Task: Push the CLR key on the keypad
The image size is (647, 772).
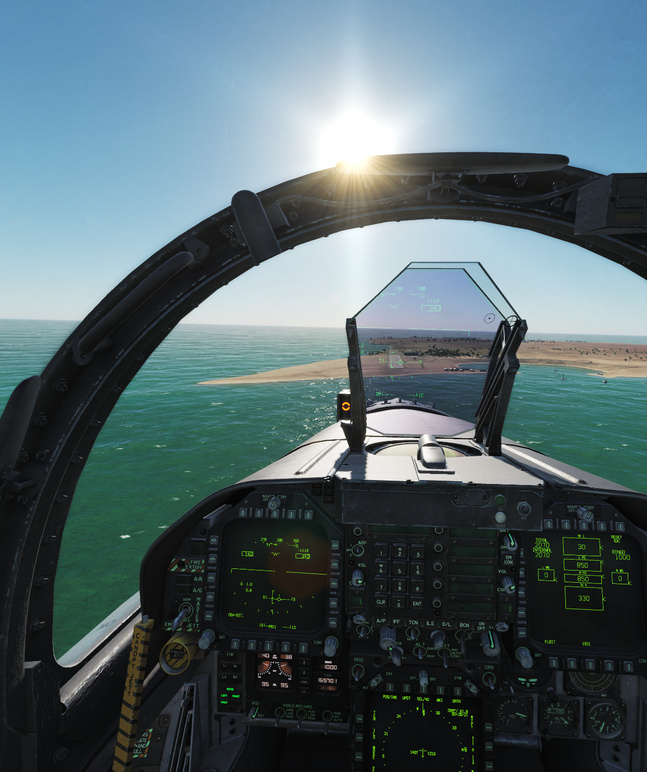Action: tap(380, 603)
